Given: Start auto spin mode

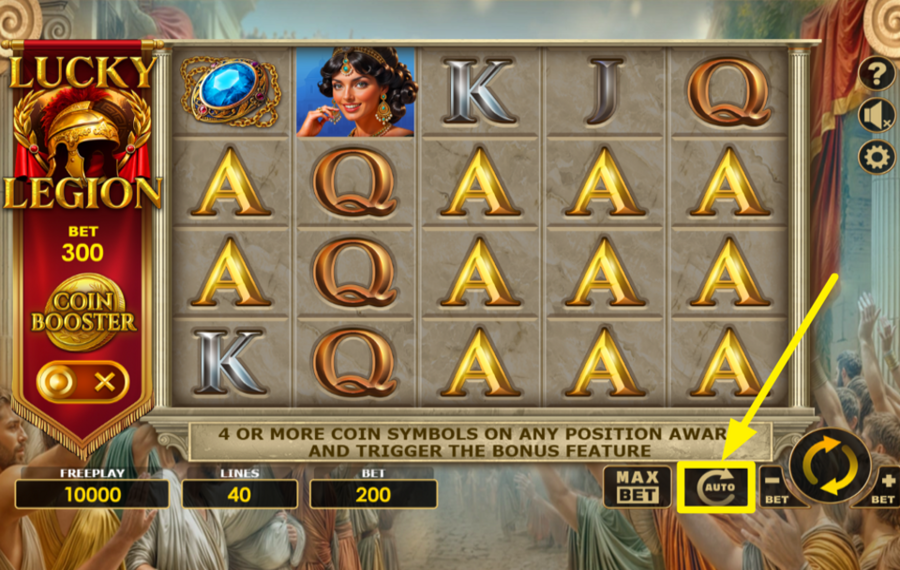Looking at the screenshot, I should [x=715, y=487].
